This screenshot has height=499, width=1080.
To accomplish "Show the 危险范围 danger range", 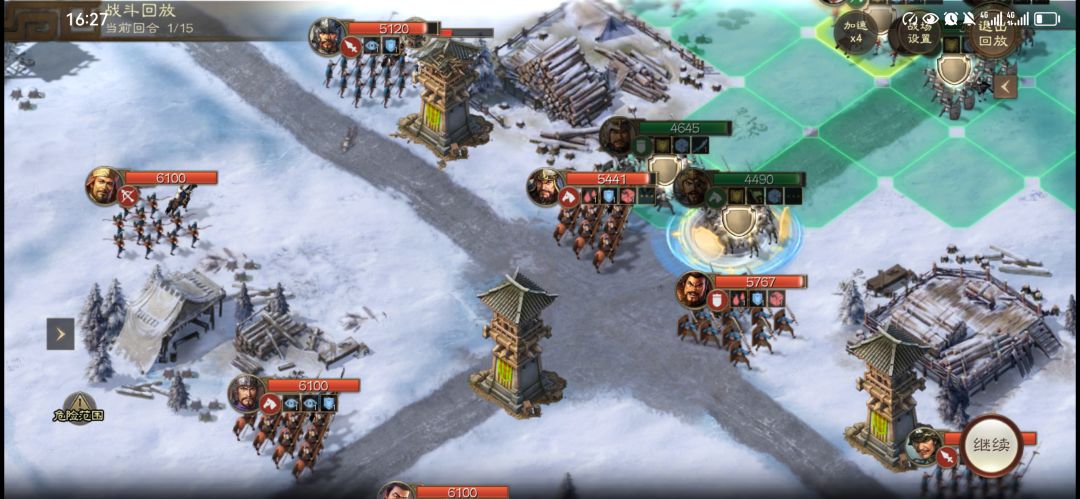I will 79,407.
